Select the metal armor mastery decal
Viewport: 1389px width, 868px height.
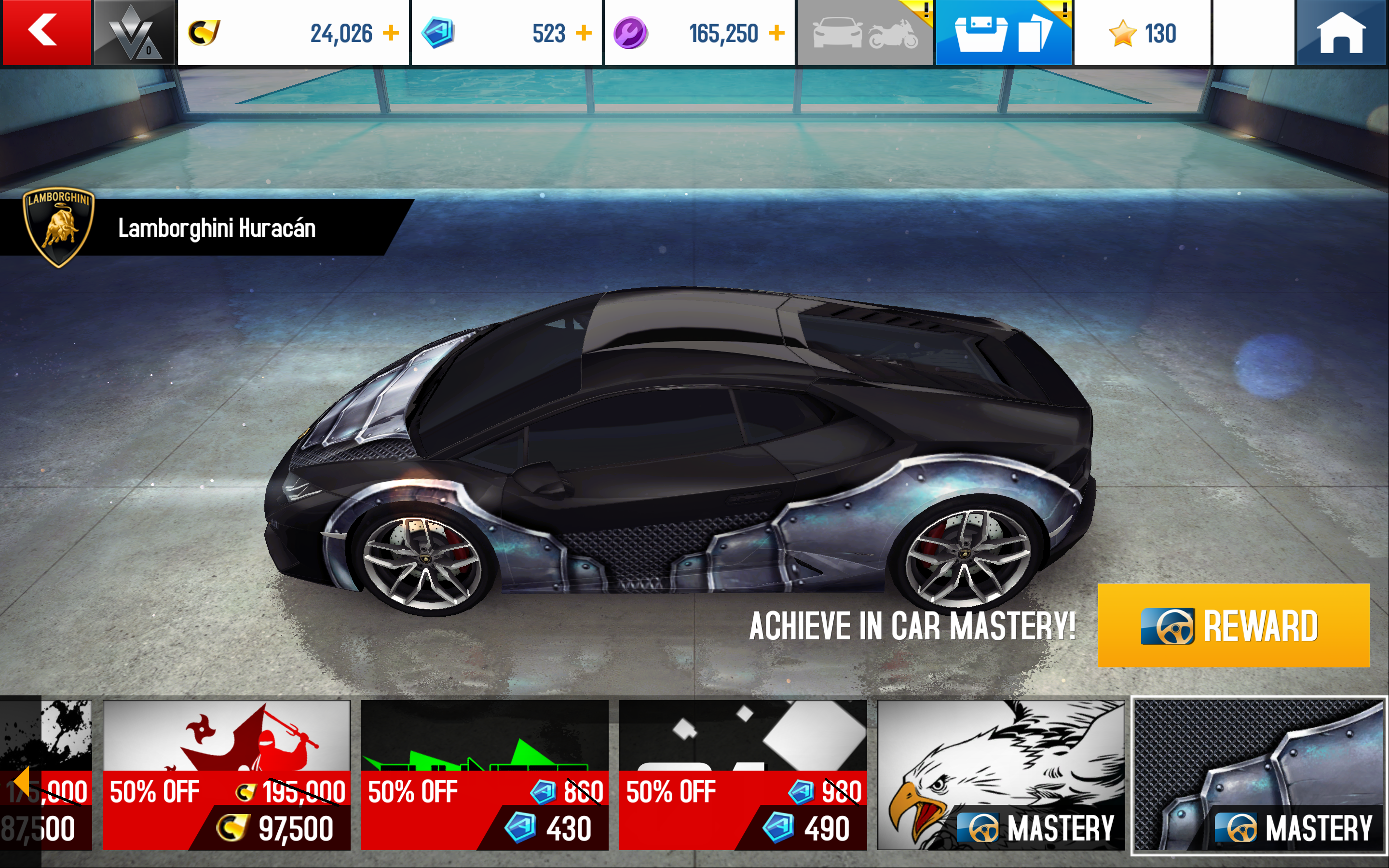(1259, 774)
